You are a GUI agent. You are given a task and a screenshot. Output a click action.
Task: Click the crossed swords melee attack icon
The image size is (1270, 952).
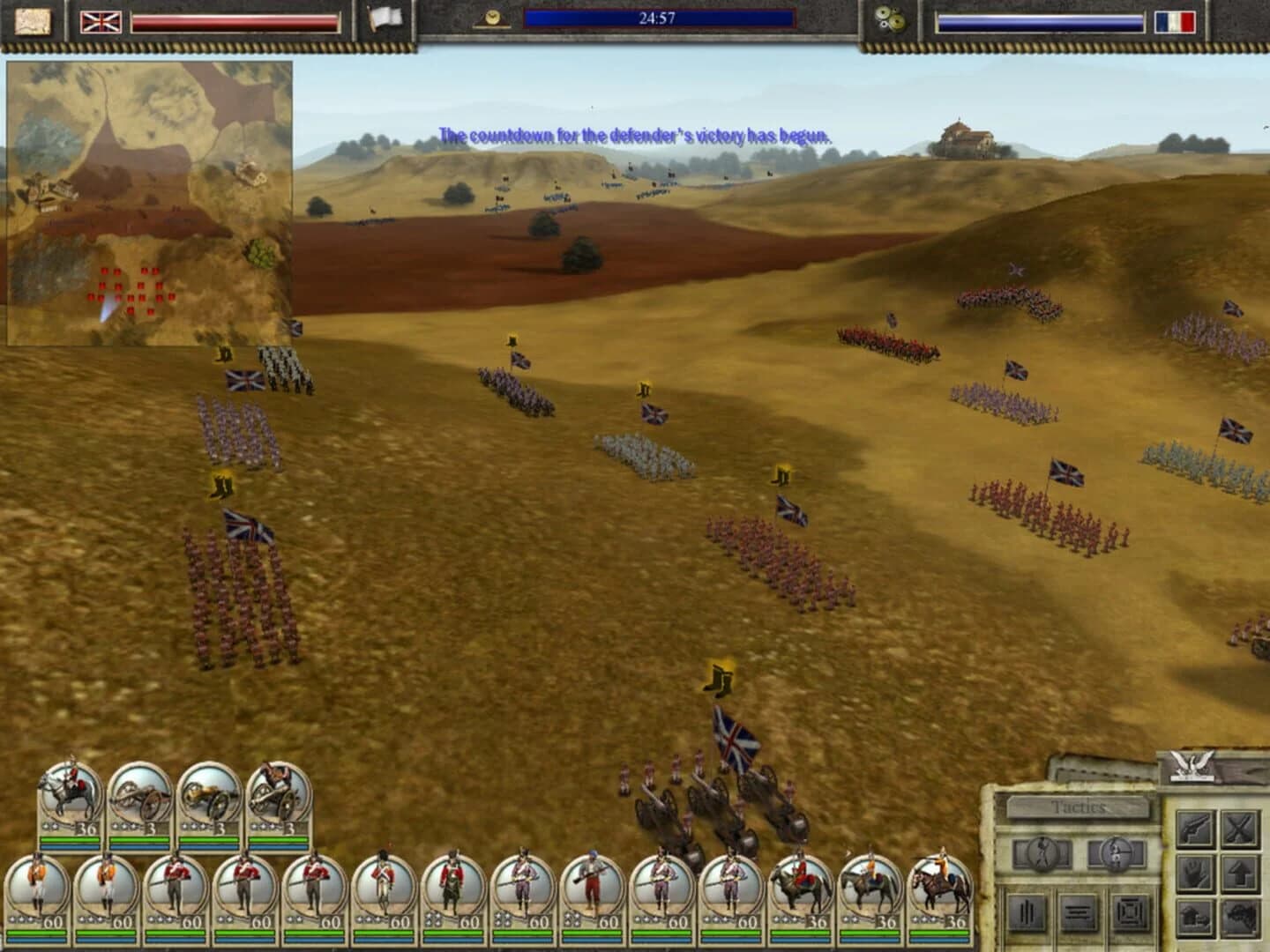pos(1239,829)
